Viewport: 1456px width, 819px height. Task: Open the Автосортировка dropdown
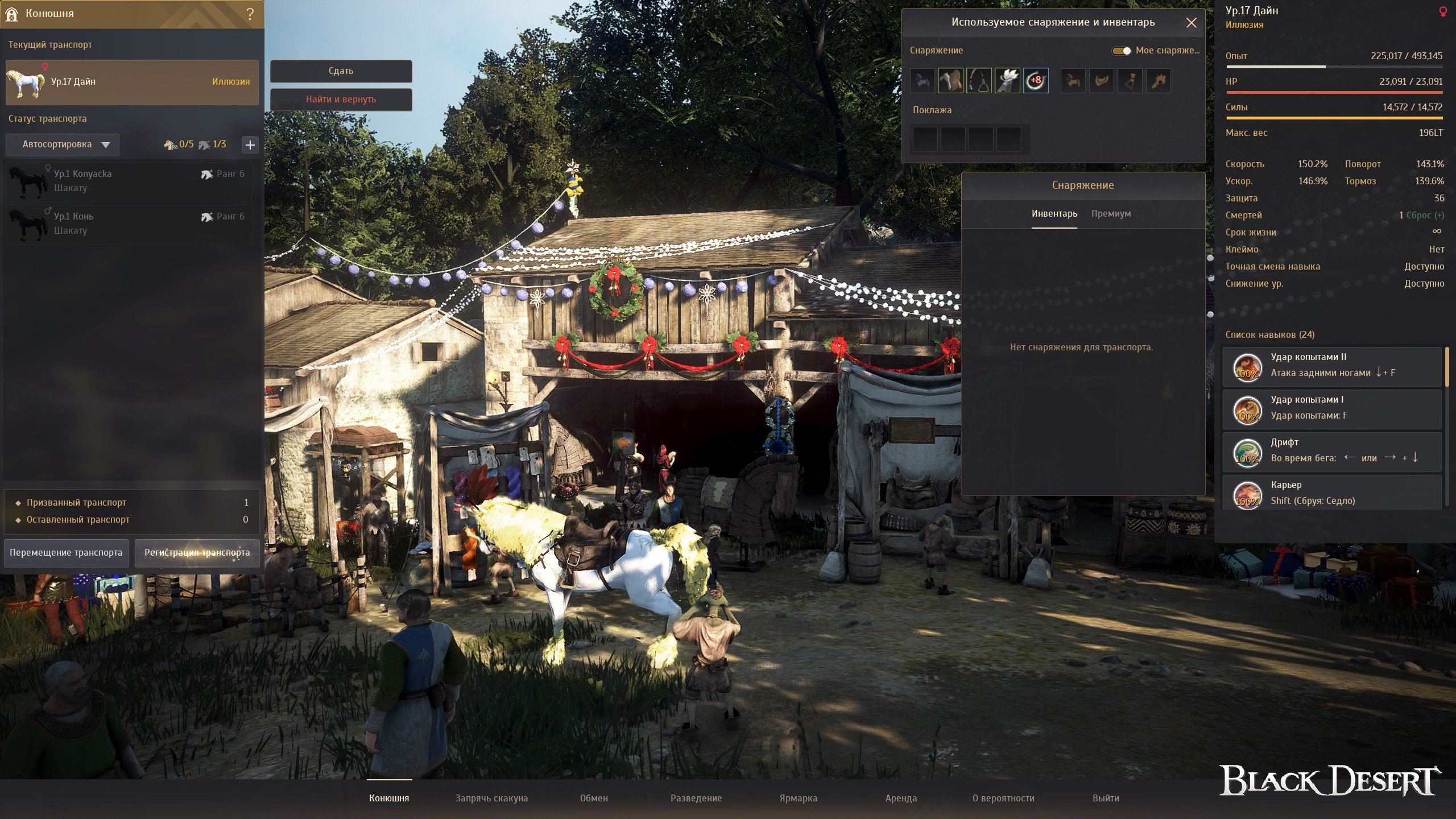63,144
